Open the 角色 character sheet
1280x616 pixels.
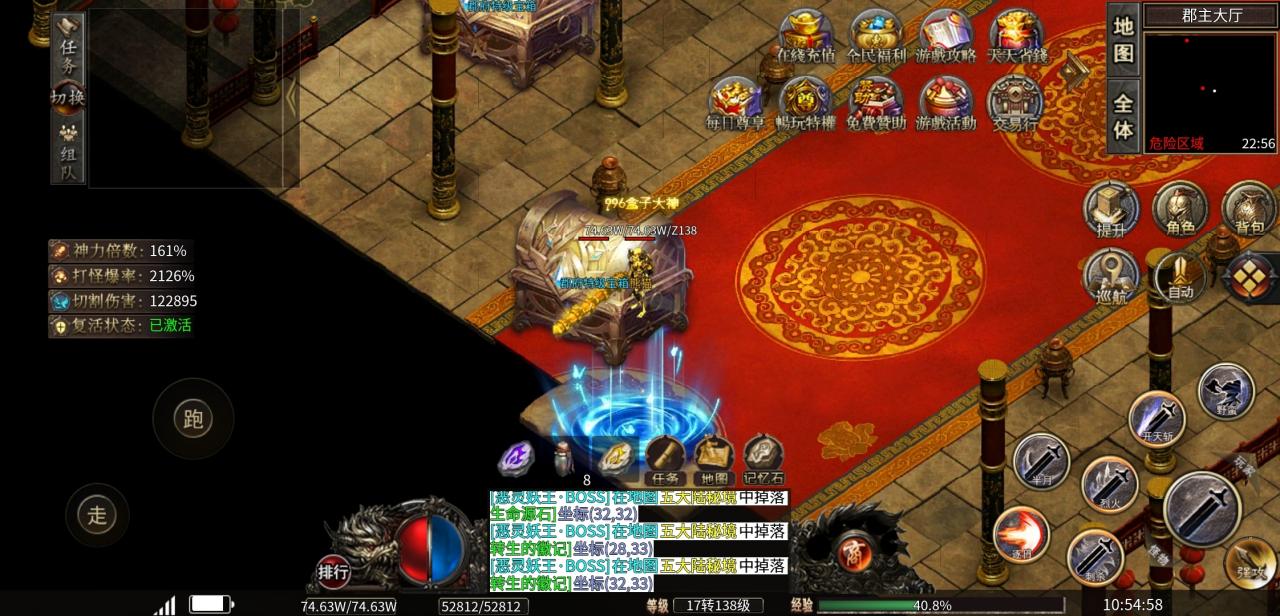click(1180, 210)
